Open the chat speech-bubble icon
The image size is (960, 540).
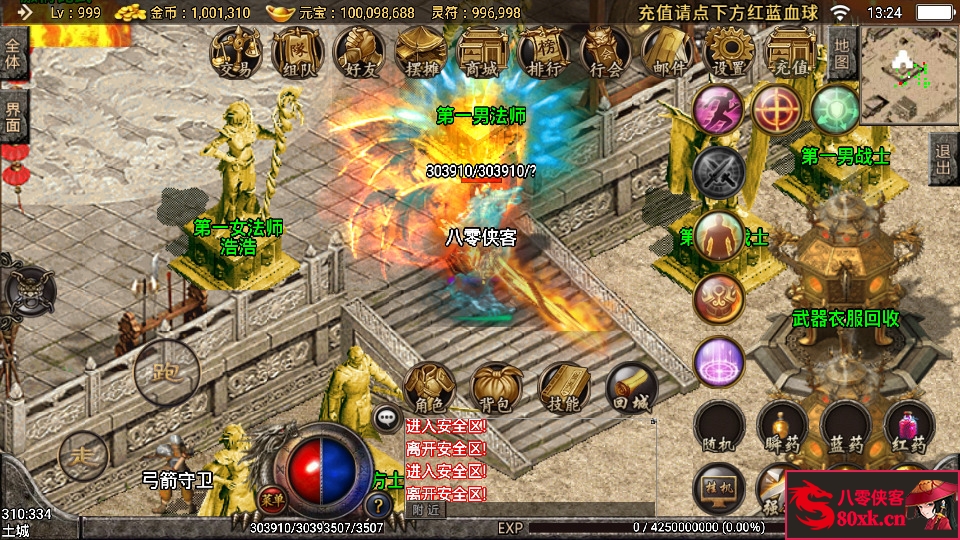click(x=386, y=417)
